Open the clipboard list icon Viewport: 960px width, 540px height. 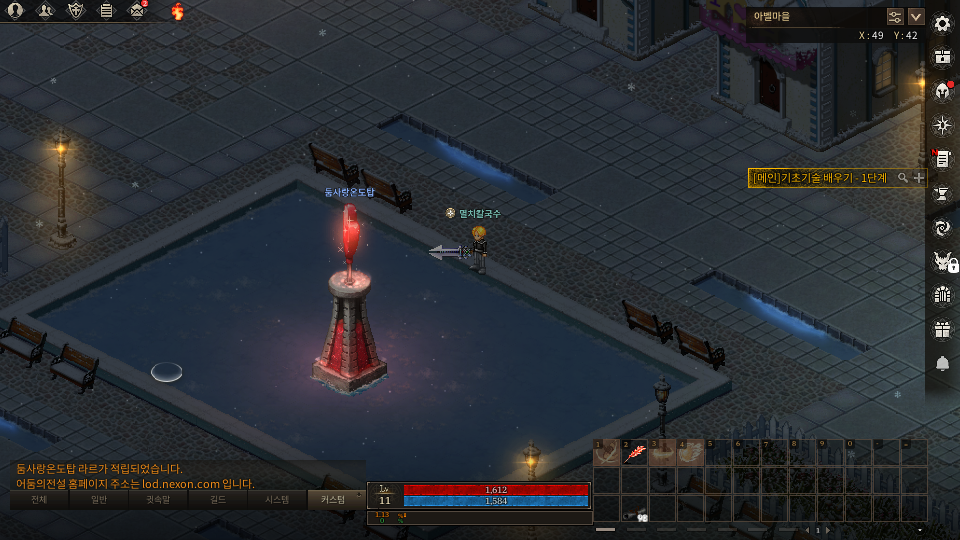point(106,11)
